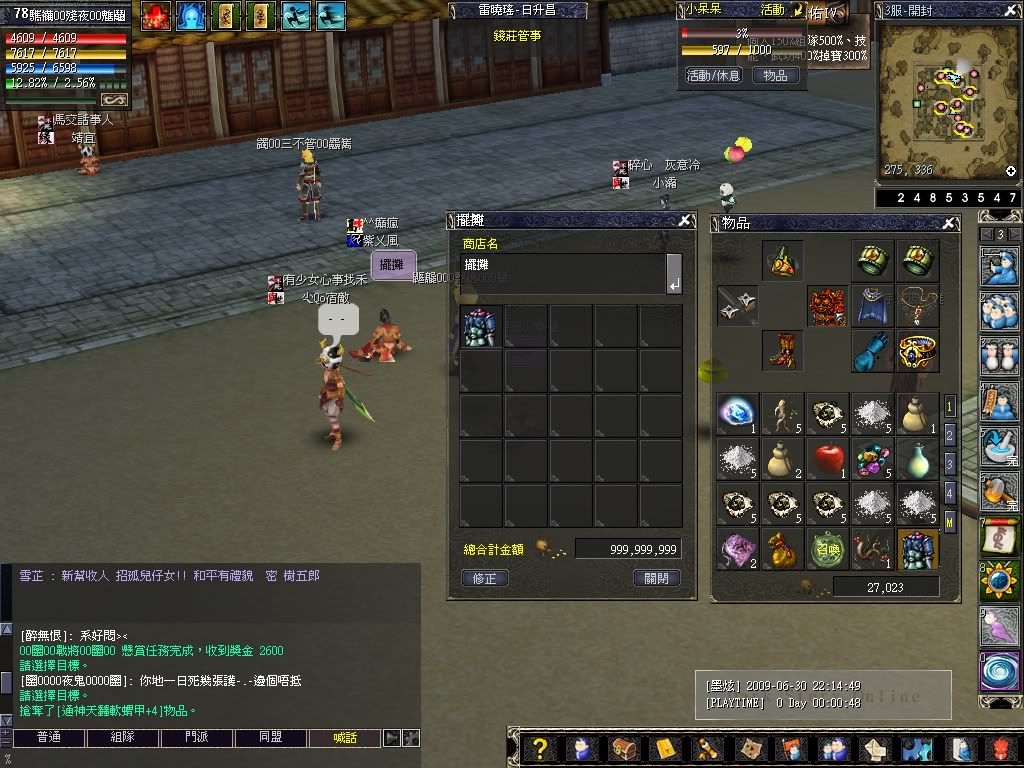The image size is (1024, 768).
Task: Select the 召喚 summon token item
Action: [x=828, y=550]
